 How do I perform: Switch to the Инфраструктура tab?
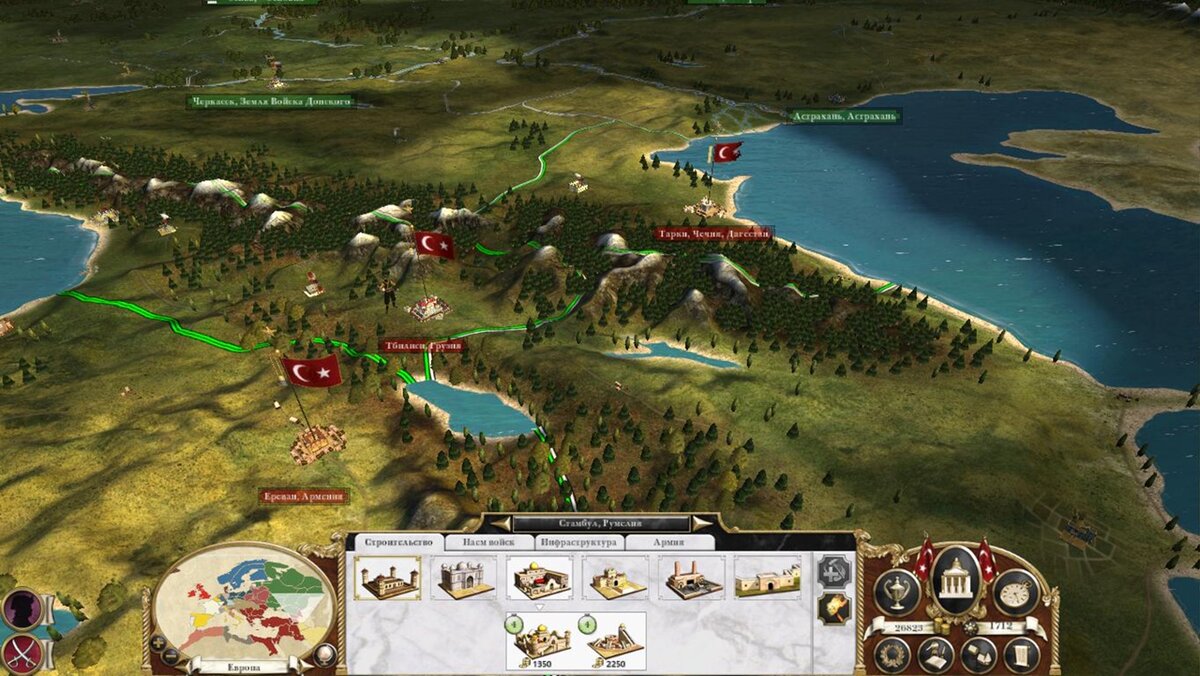coord(579,542)
